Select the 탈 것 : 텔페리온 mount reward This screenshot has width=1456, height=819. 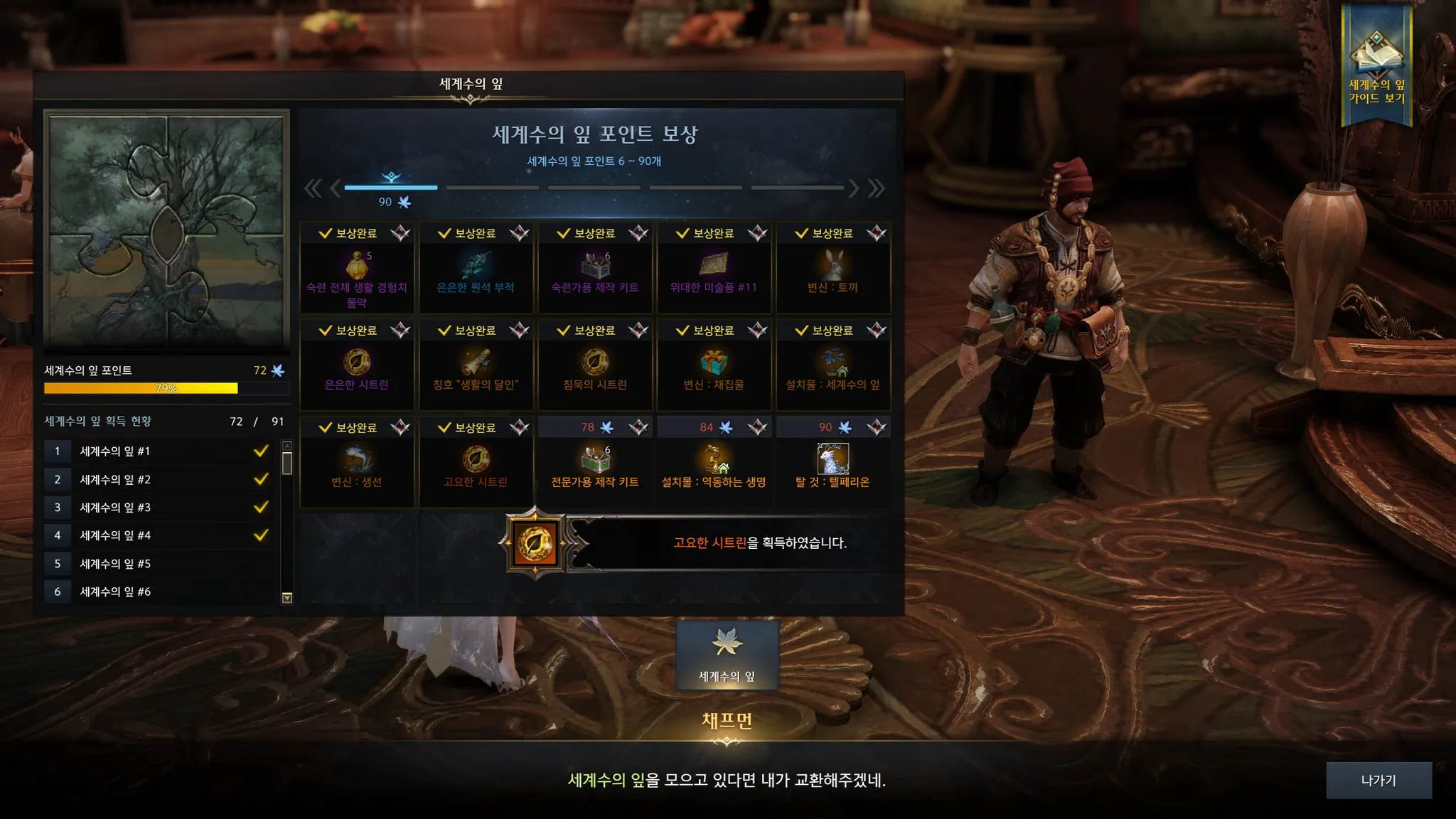[833, 462]
